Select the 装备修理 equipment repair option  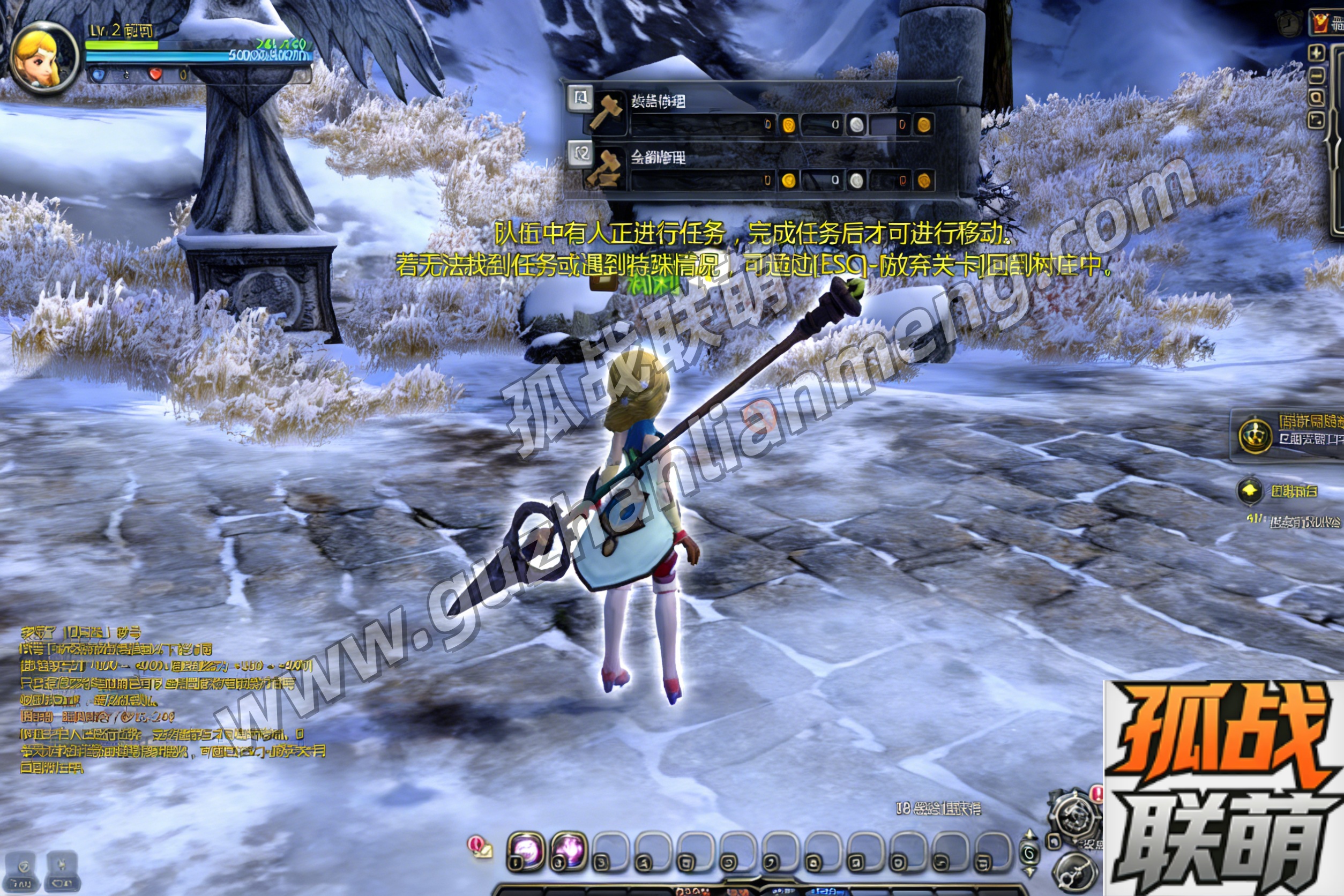tap(657, 103)
